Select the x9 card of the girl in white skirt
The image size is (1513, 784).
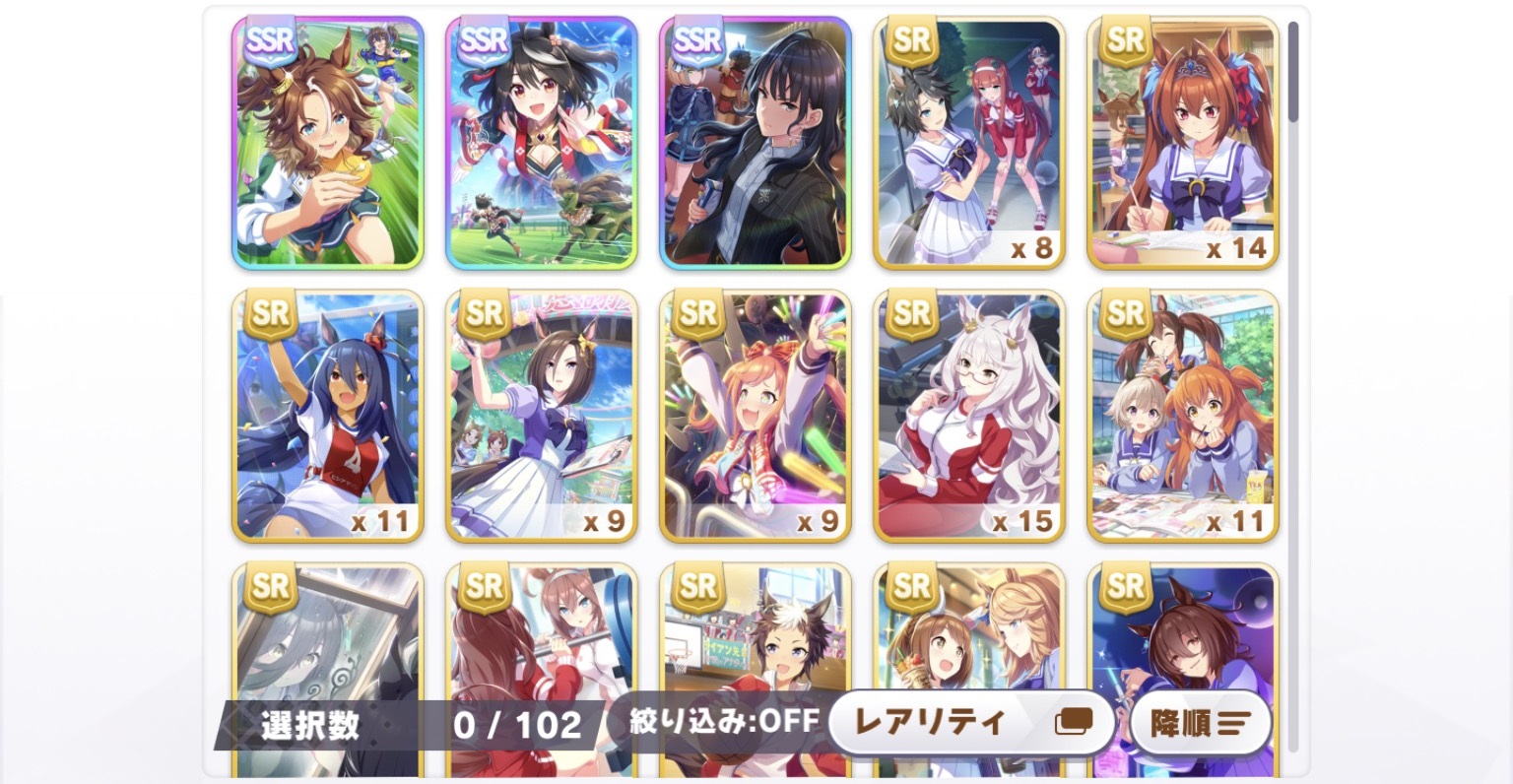(x=541, y=416)
